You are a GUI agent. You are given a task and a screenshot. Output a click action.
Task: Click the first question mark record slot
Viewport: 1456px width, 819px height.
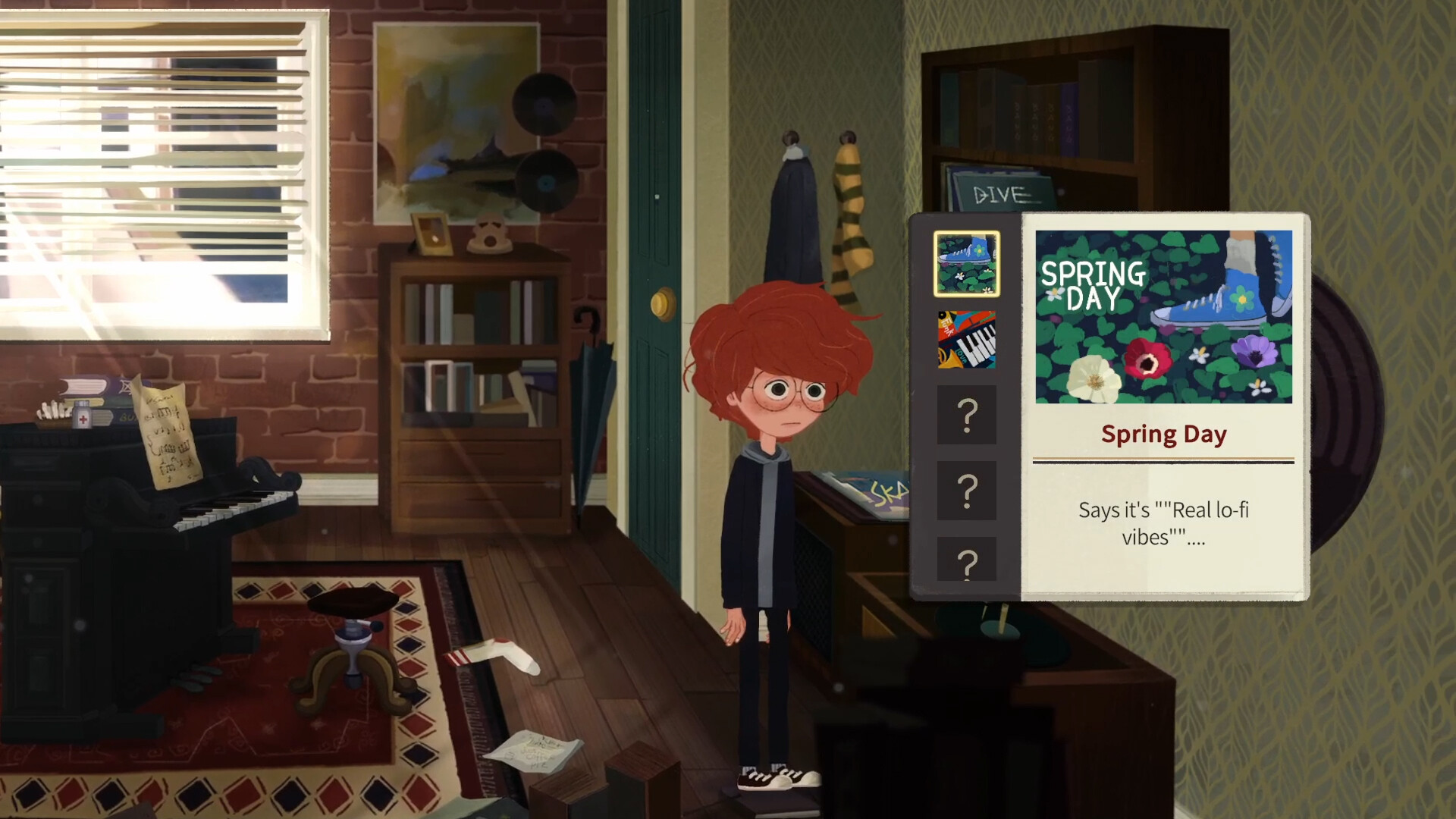(966, 416)
